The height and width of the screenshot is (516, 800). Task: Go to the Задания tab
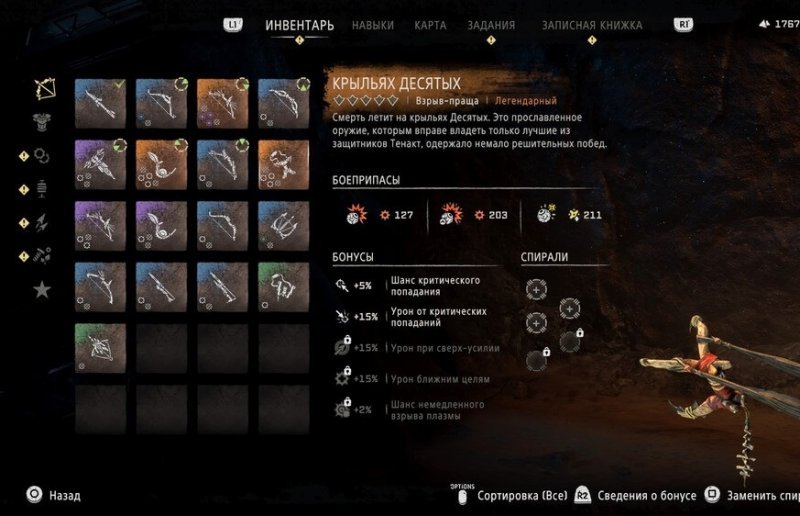point(491,25)
